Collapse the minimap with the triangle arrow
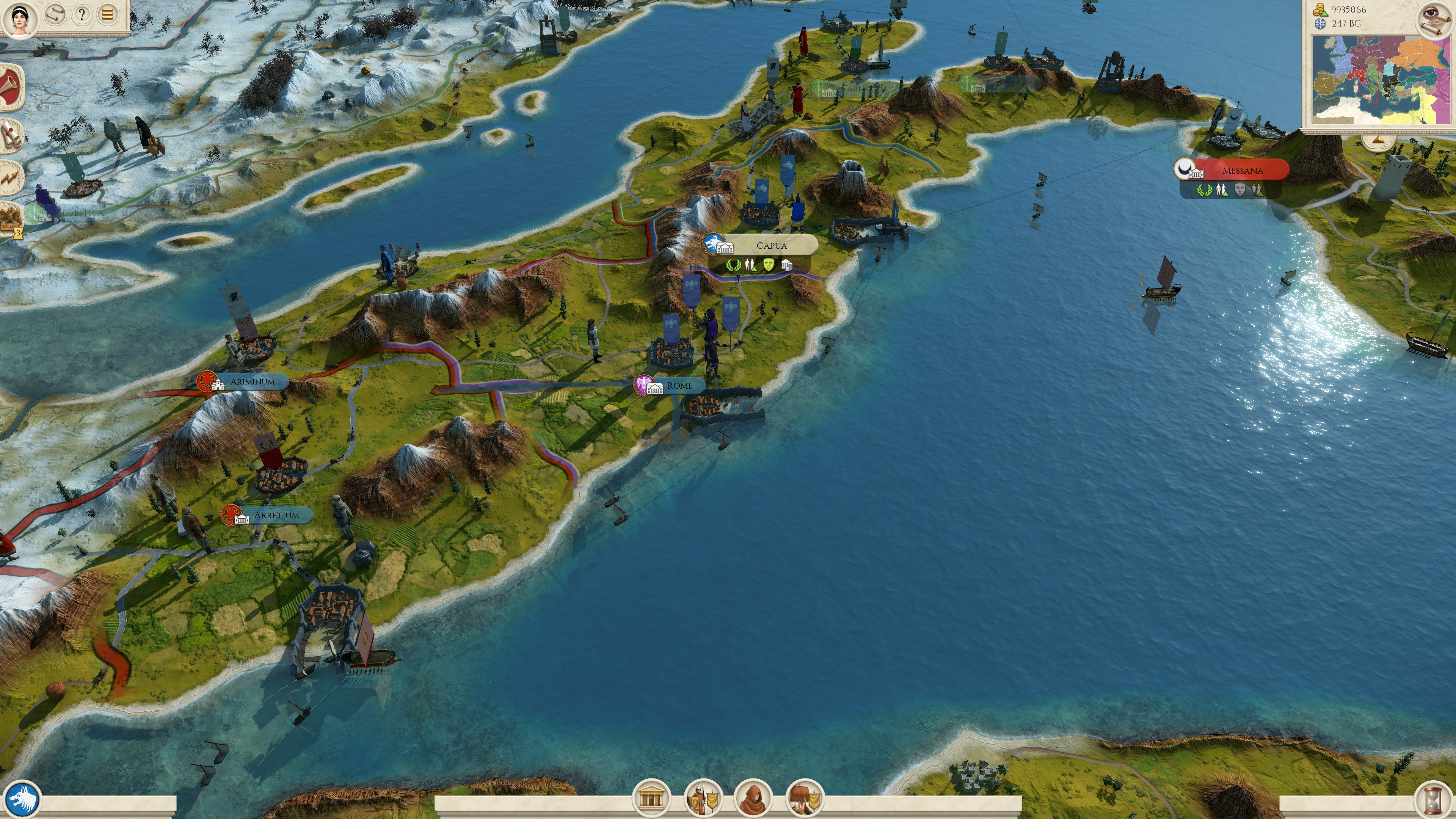The width and height of the screenshot is (1456, 819). [x=1379, y=140]
